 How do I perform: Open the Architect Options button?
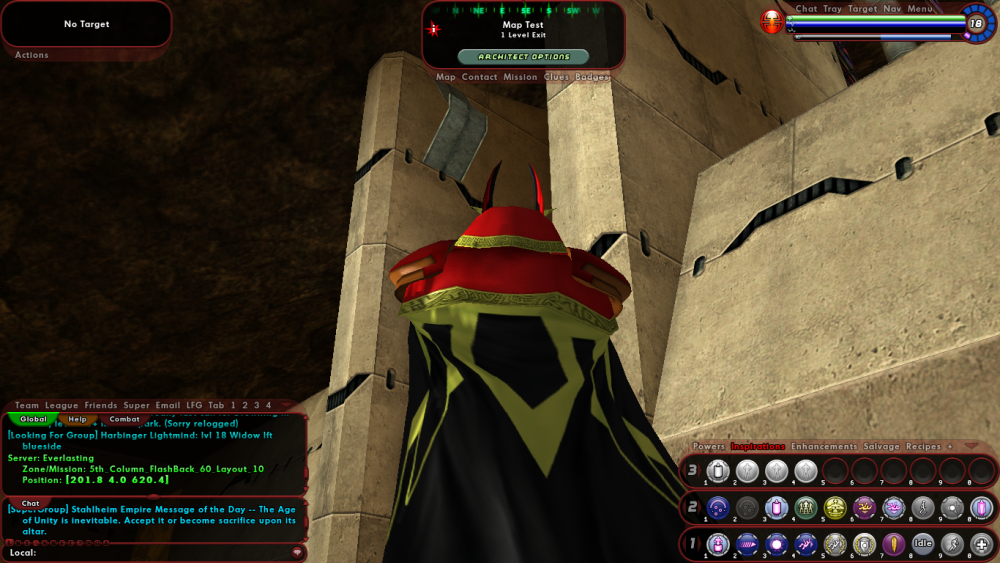point(523,57)
